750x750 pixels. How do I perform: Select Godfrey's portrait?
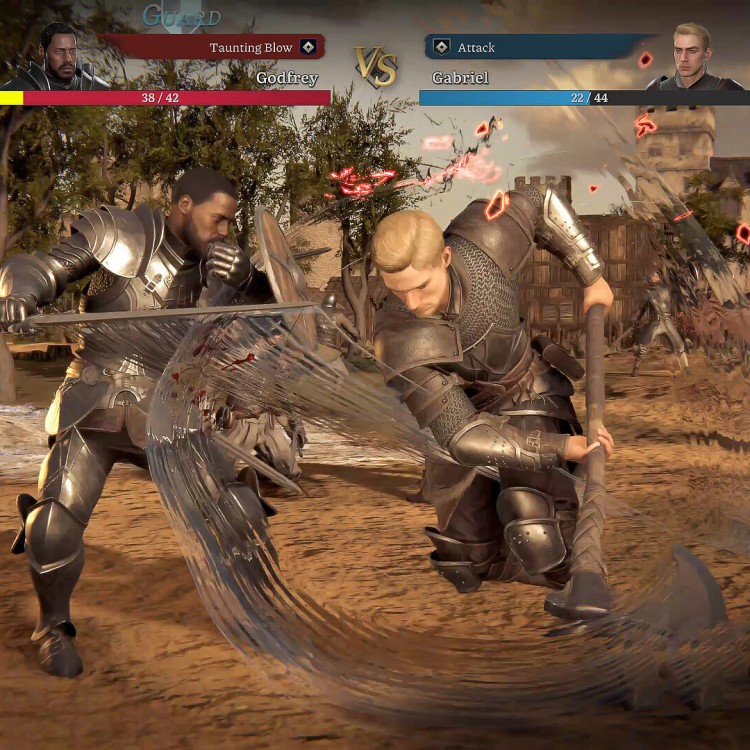58,58
